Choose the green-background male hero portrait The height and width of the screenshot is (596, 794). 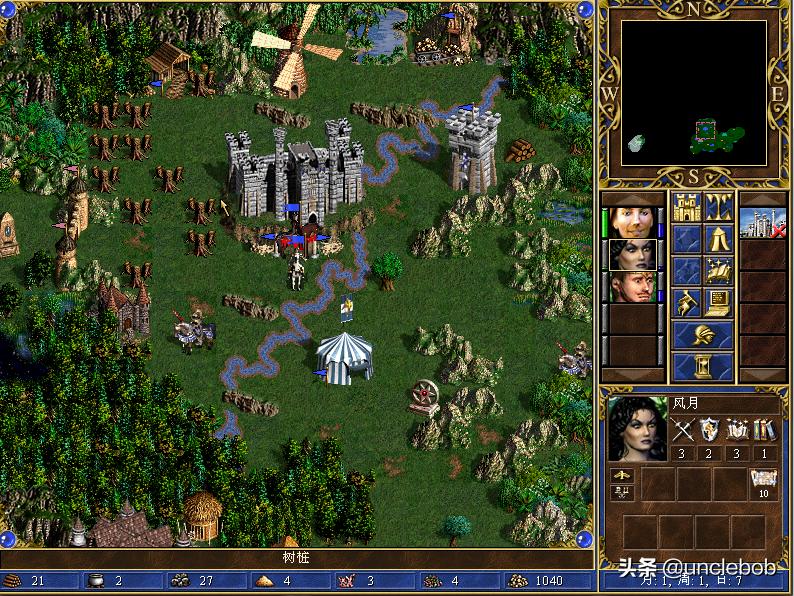click(633, 287)
